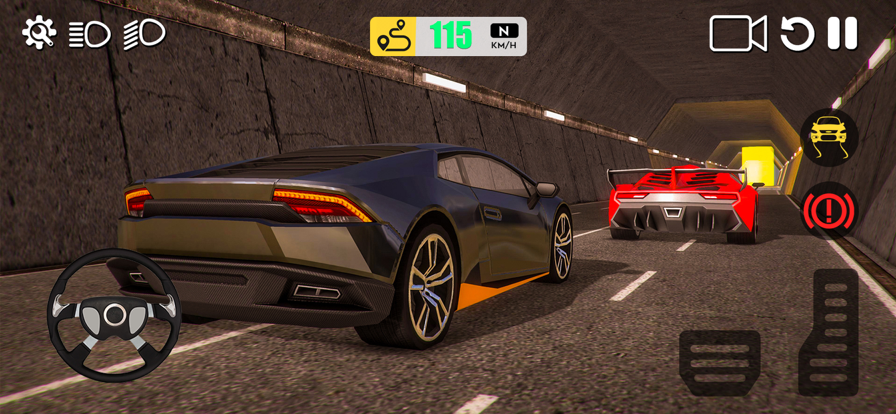This screenshot has height=414, width=896.
Task: Activate the red handbrake button
Action: (x=829, y=210)
